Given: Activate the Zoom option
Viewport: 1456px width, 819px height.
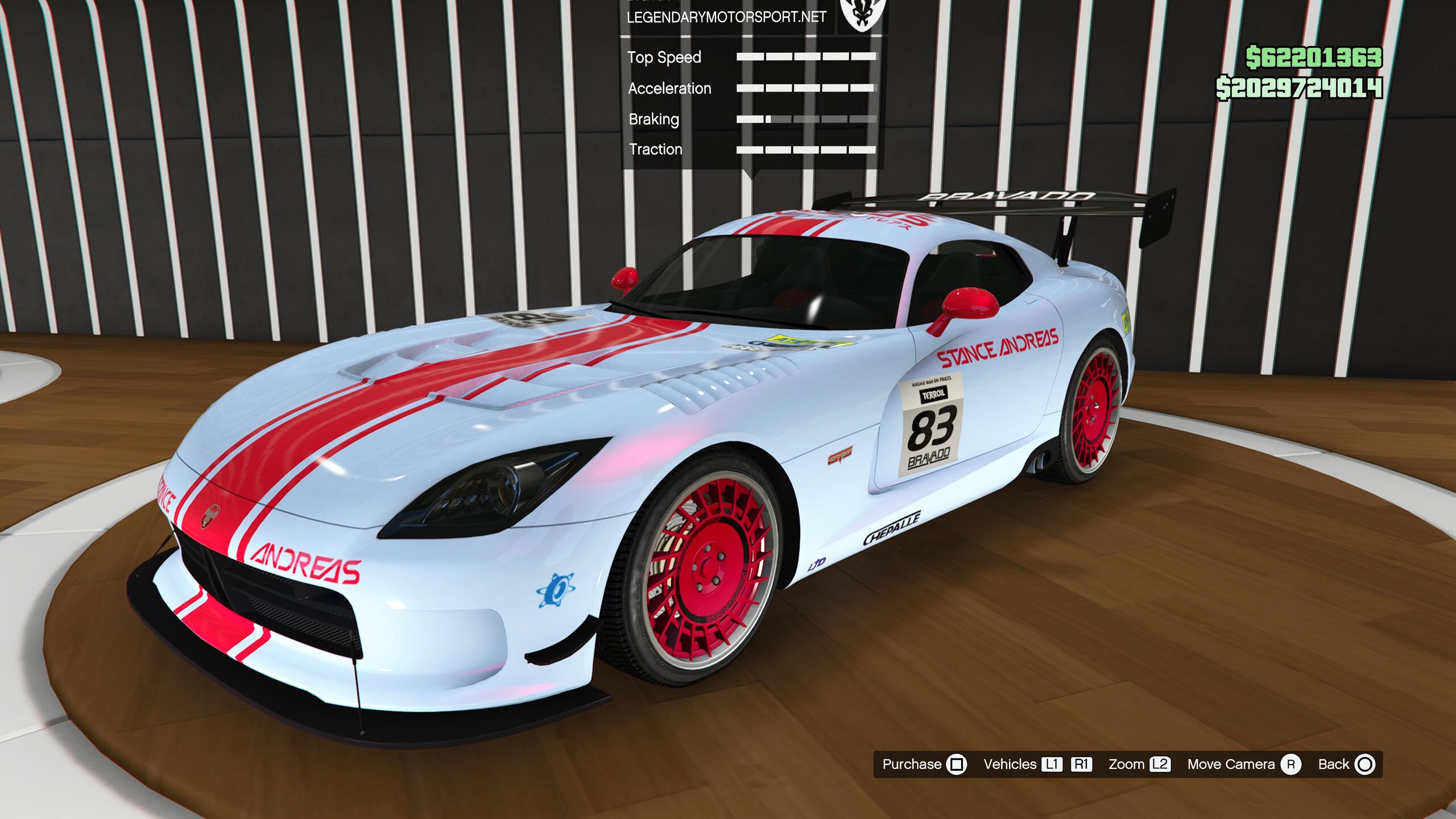Looking at the screenshot, I should click(x=1139, y=764).
